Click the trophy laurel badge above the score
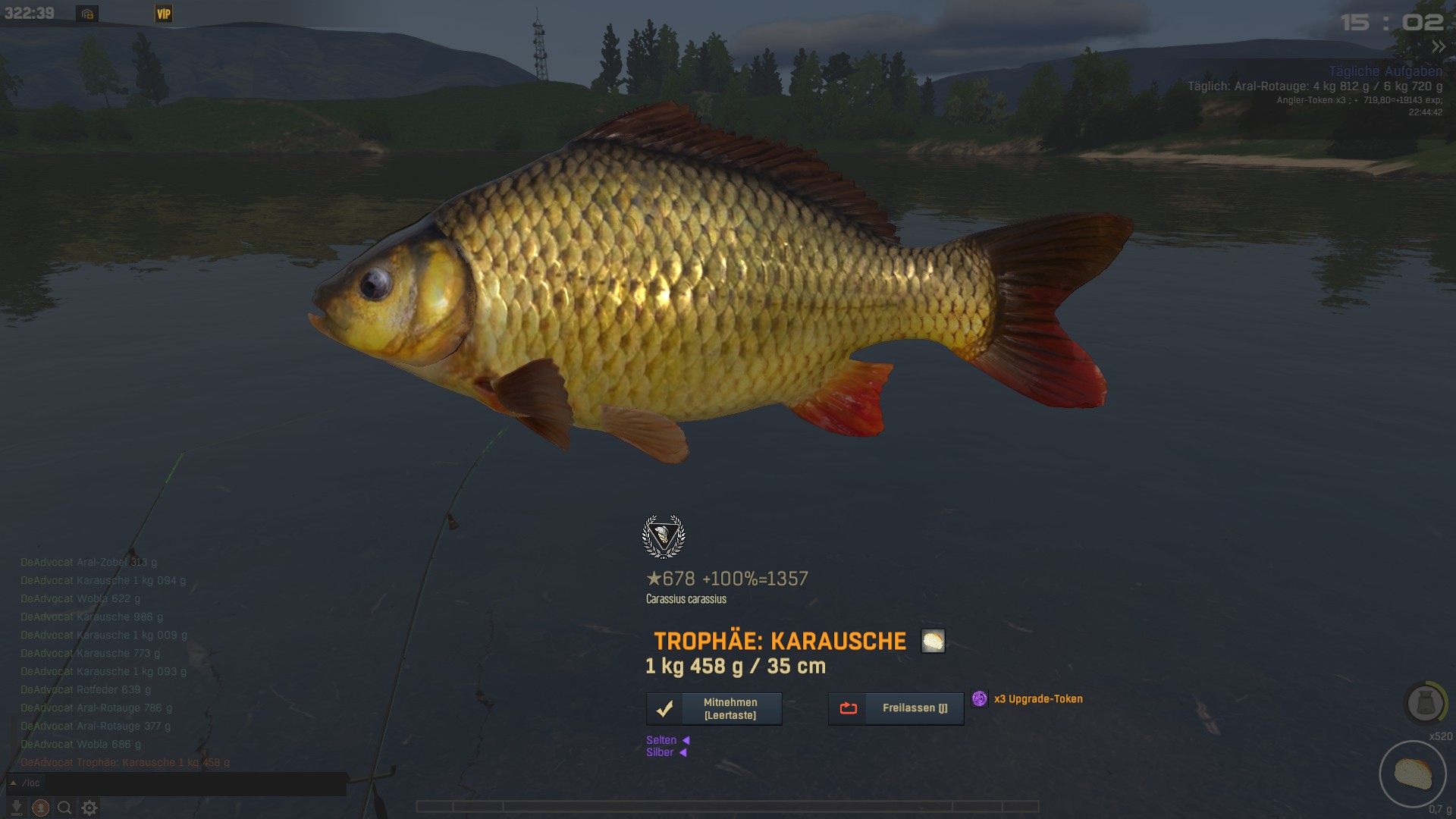 click(664, 536)
